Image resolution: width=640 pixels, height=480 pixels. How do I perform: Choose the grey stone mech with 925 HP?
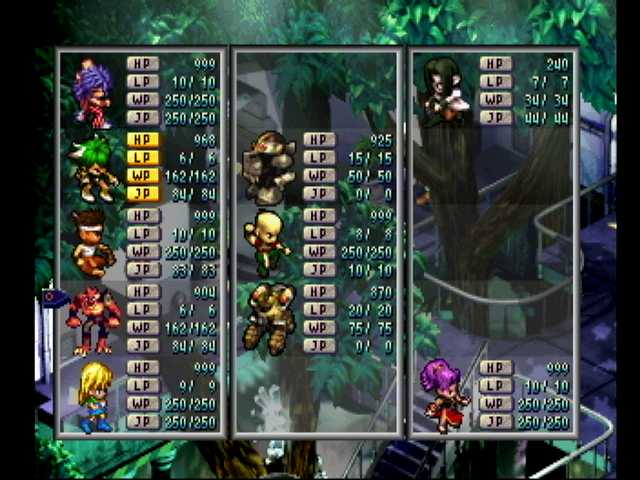tap(270, 160)
